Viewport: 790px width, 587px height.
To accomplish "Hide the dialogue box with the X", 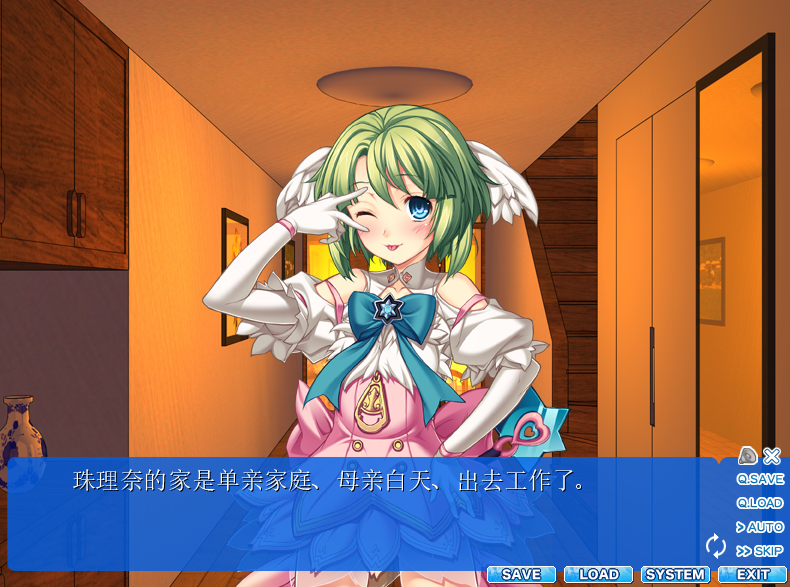I will pyautogui.click(x=772, y=456).
